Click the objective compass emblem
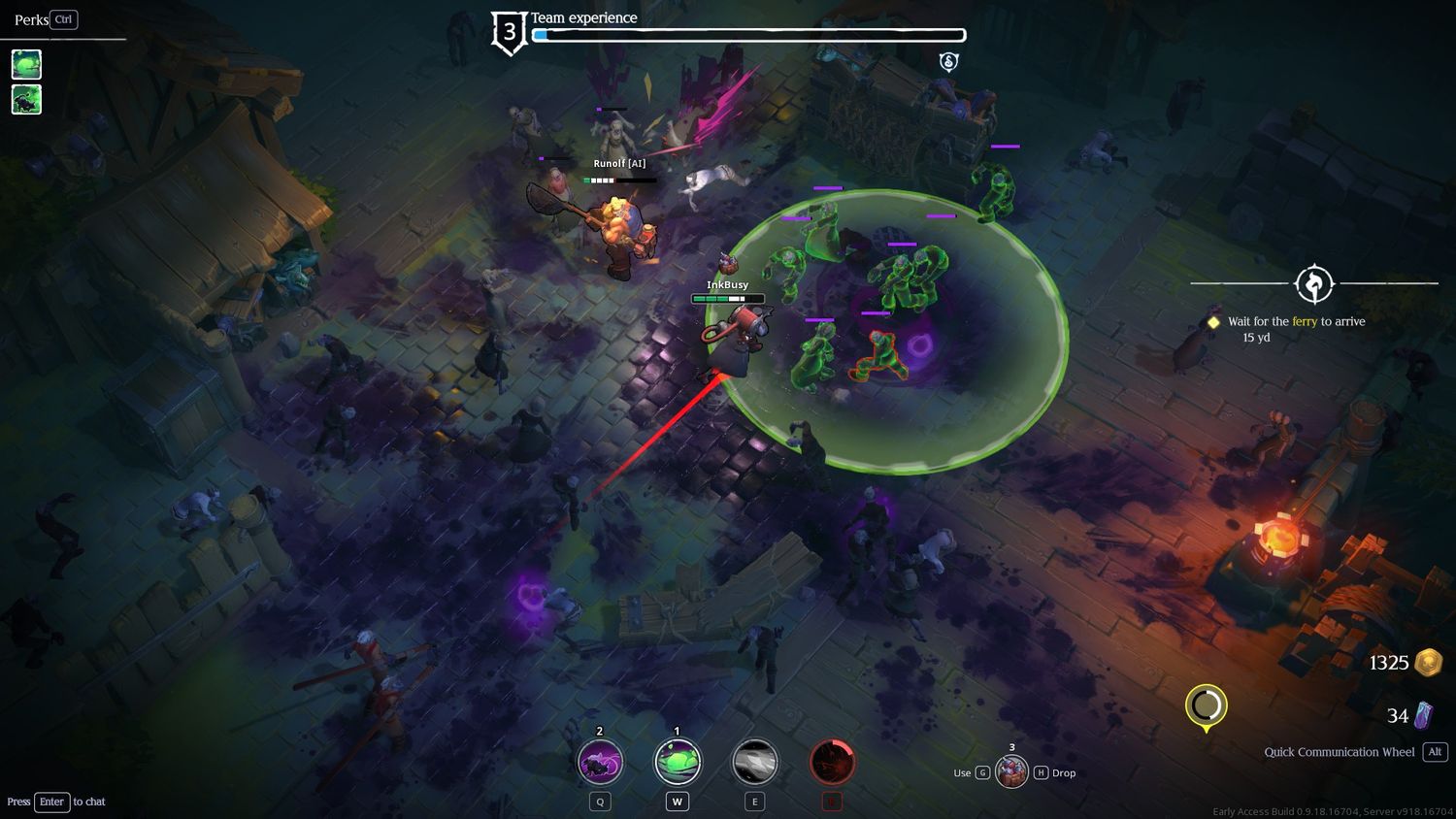 click(1314, 284)
